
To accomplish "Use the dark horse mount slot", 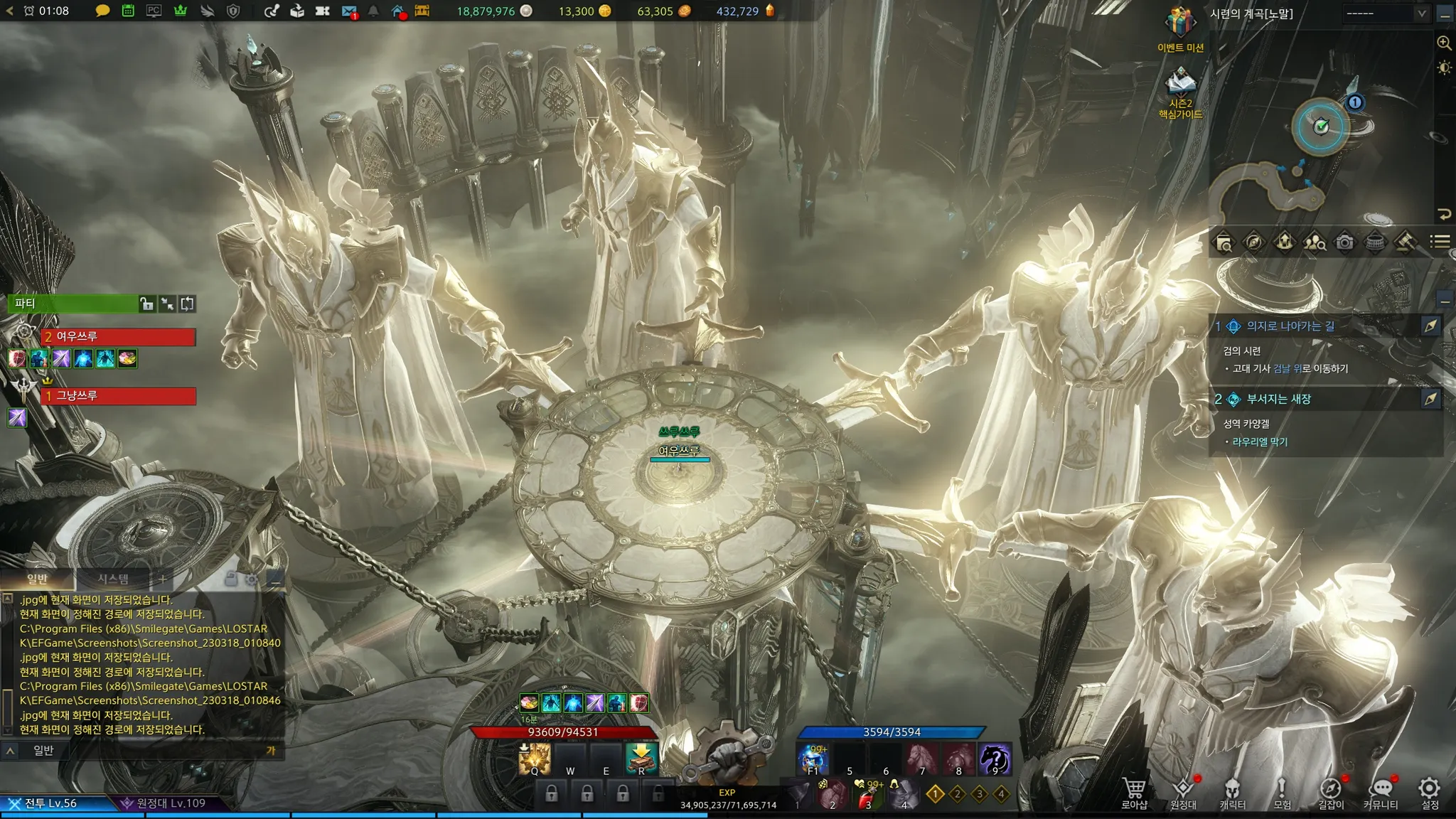I will [995, 759].
